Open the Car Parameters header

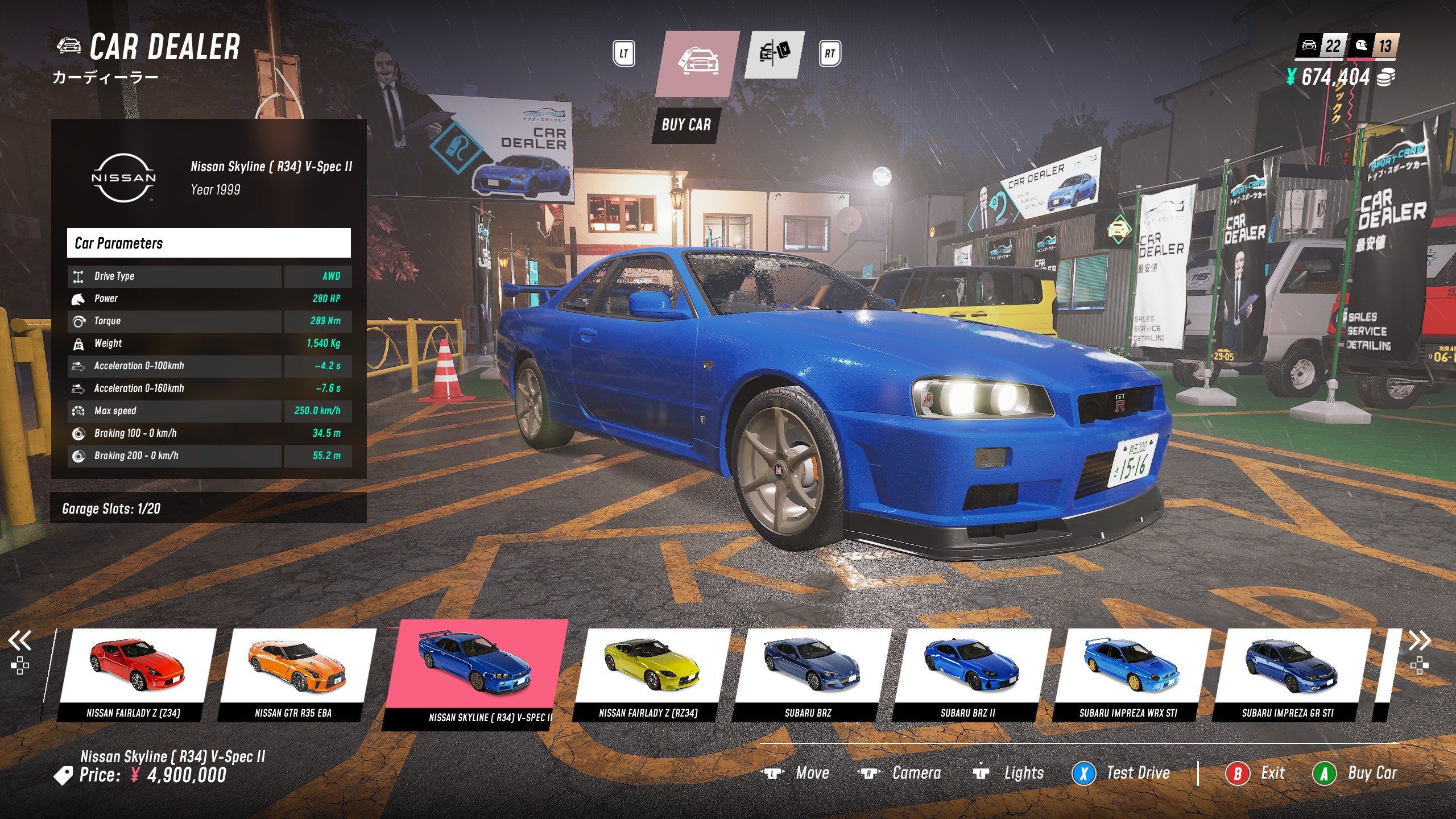[x=209, y=243]
